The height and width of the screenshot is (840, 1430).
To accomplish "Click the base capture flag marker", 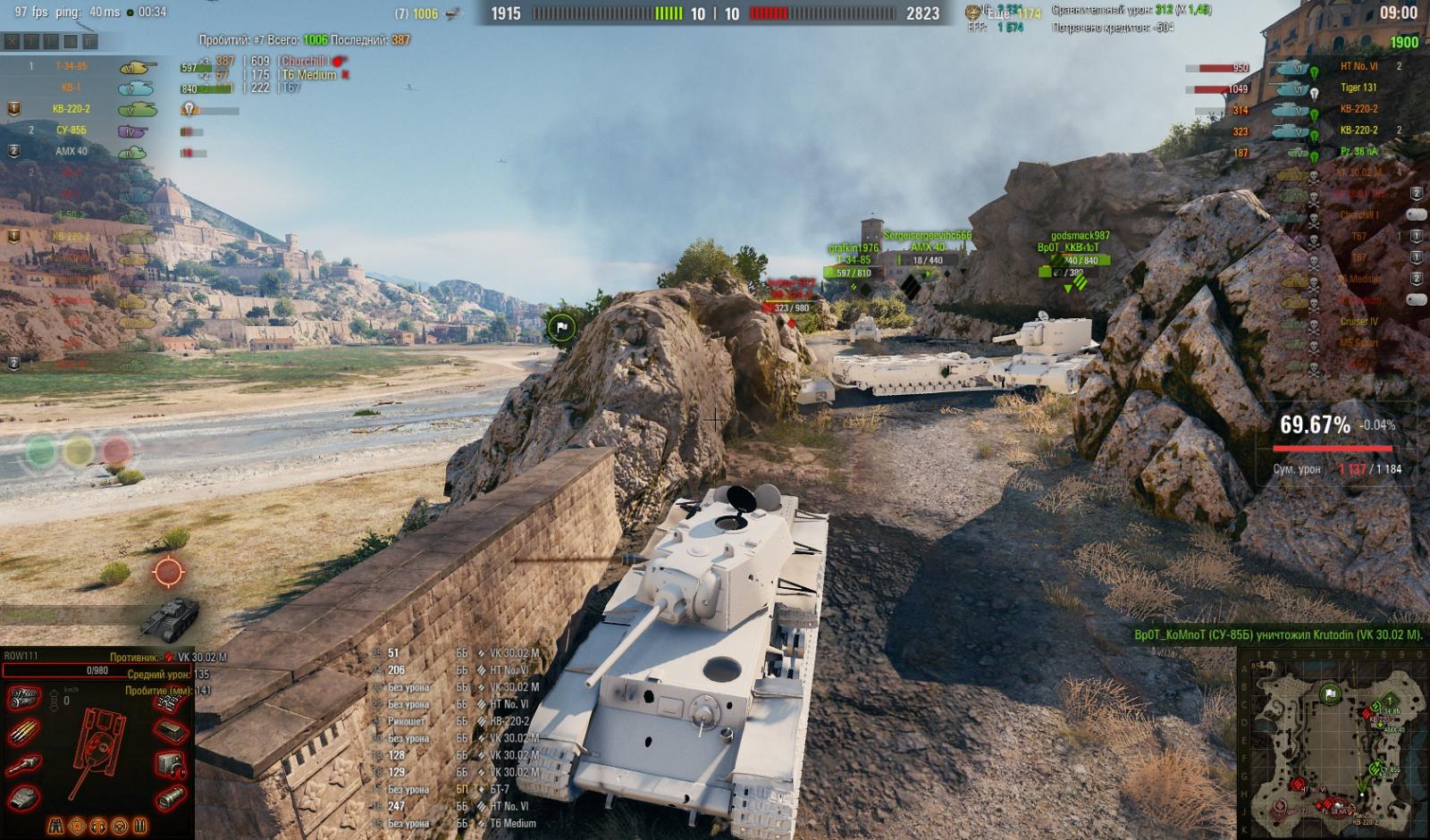I will [x=561, y=328].
